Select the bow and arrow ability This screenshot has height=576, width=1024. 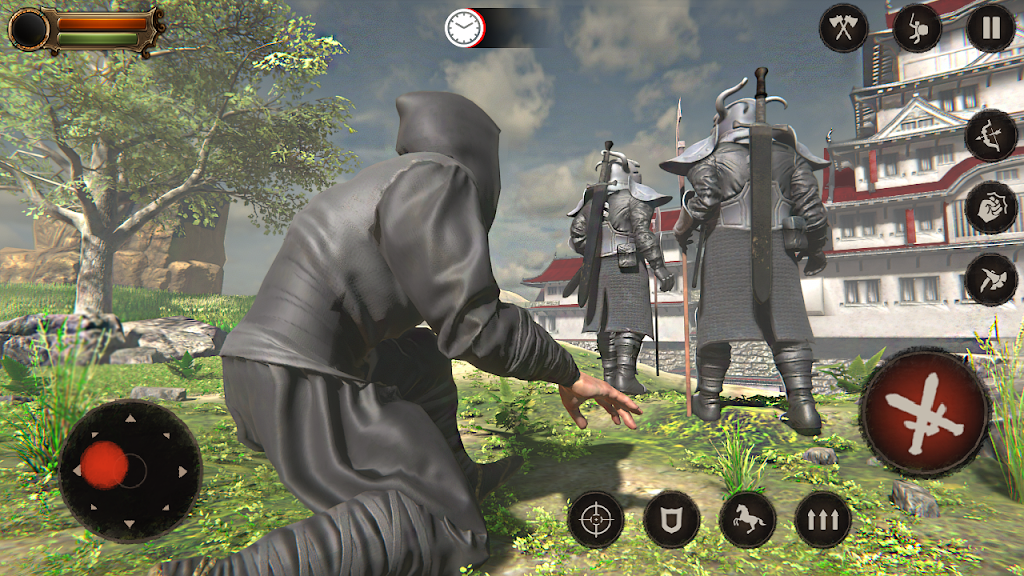(x=991, y=135)
